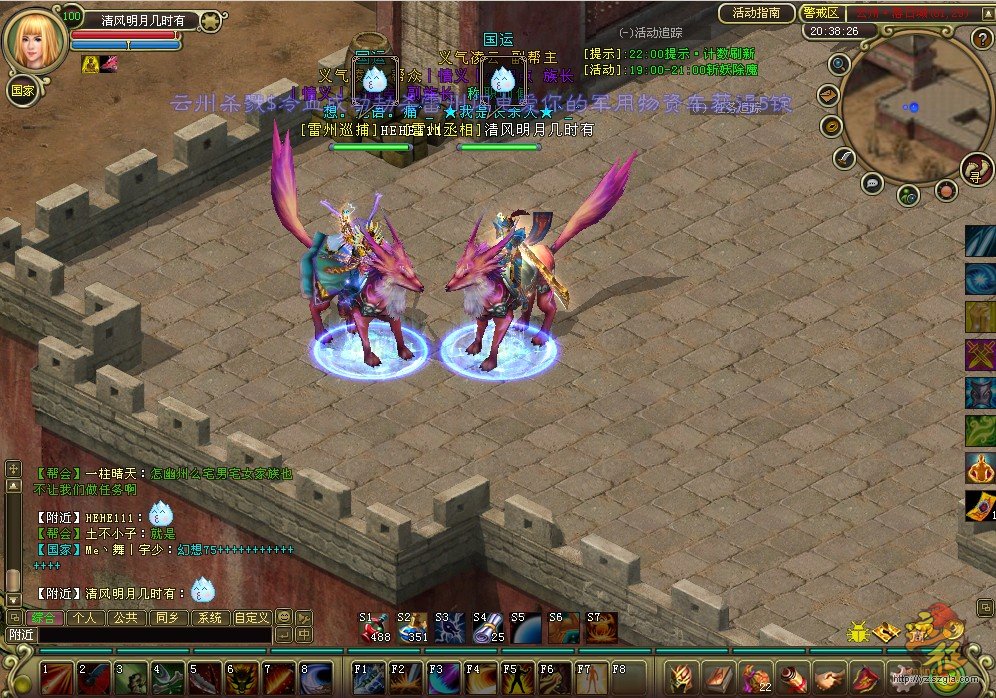Click the question mark help button
The height and width of the screenshot is (698, 996).
(x=981, y=39)
